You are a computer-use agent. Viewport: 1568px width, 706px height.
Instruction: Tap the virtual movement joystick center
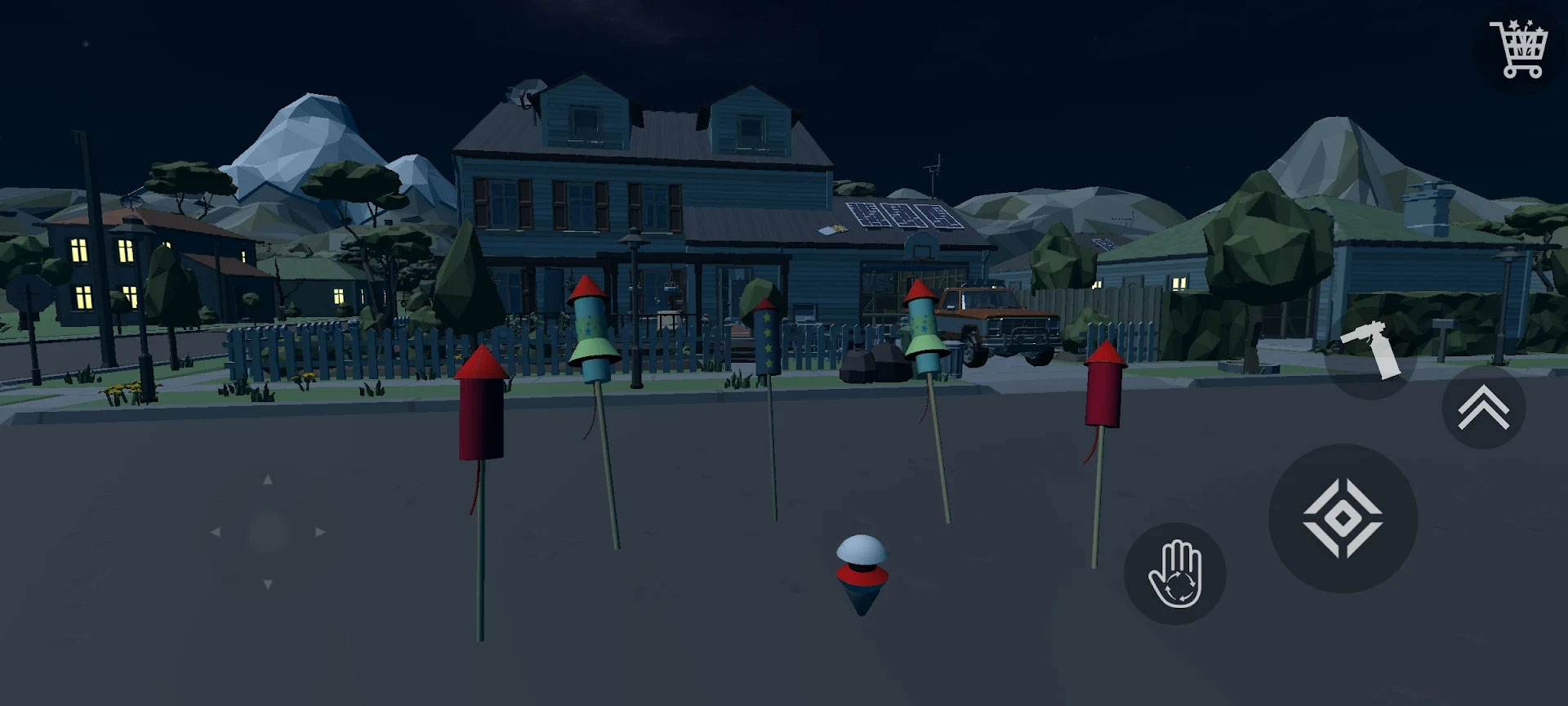coord(268,532)
